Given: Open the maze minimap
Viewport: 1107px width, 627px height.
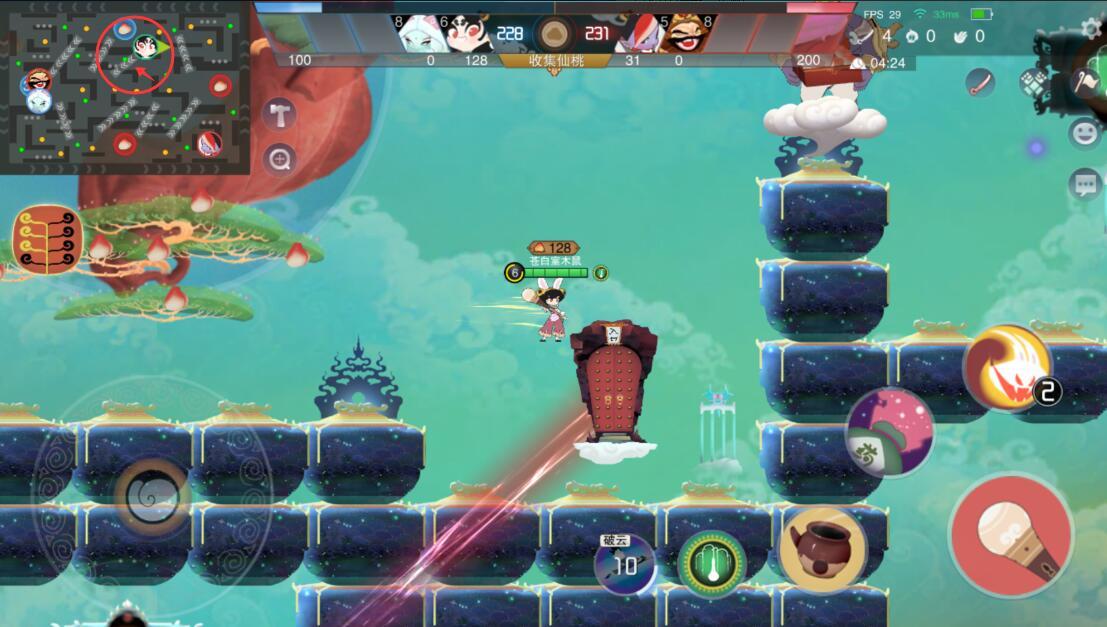Looking at the screenshot, I should pos(124,87).
